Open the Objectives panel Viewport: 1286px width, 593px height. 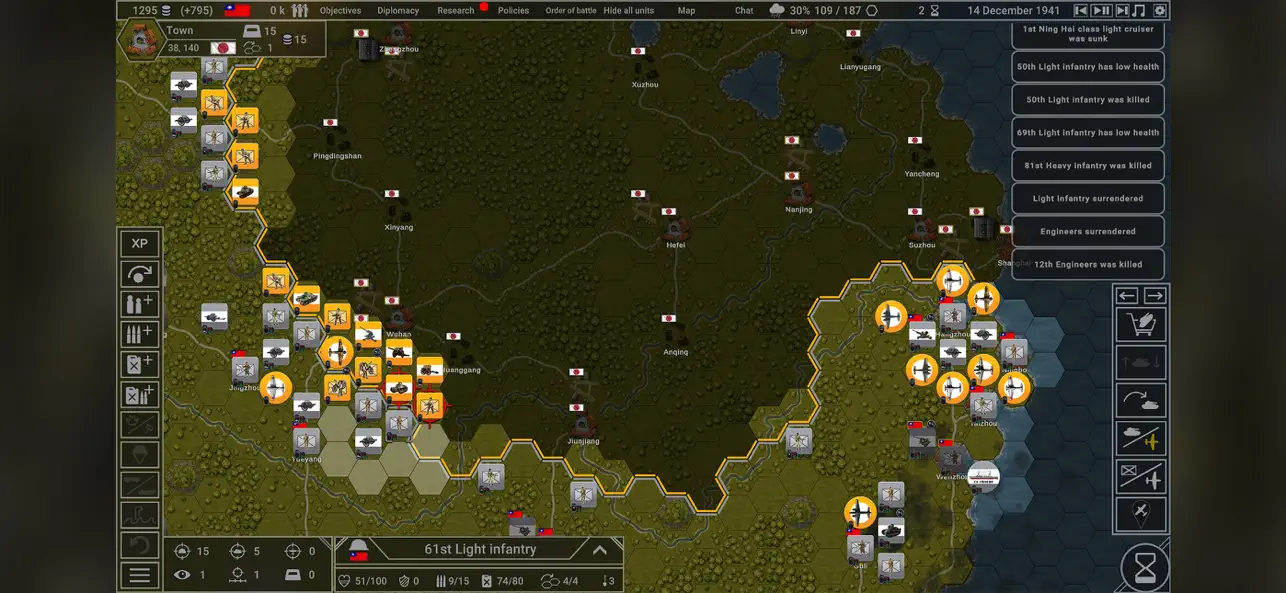pos(340,11)
